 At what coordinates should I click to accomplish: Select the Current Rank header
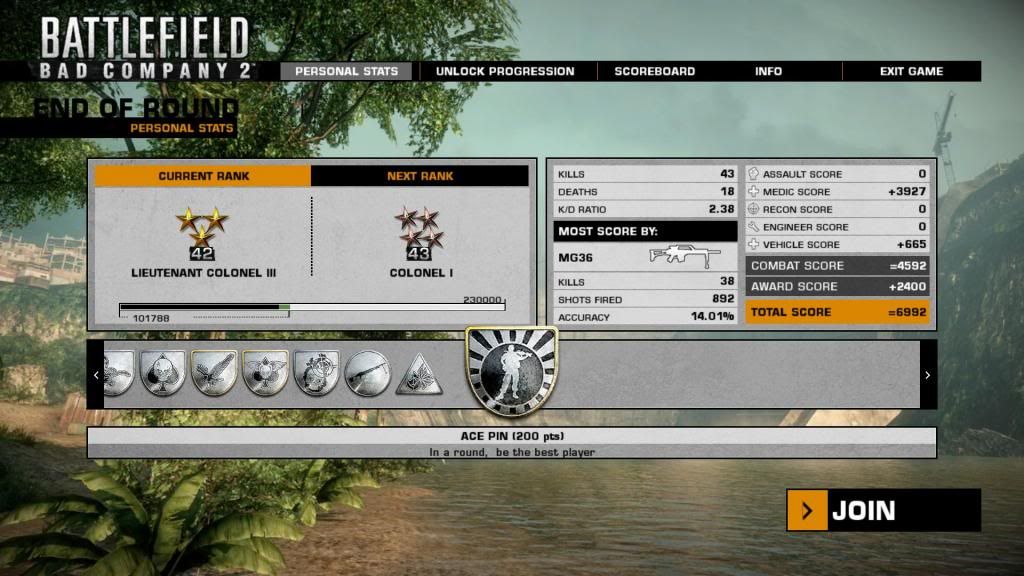203,176
